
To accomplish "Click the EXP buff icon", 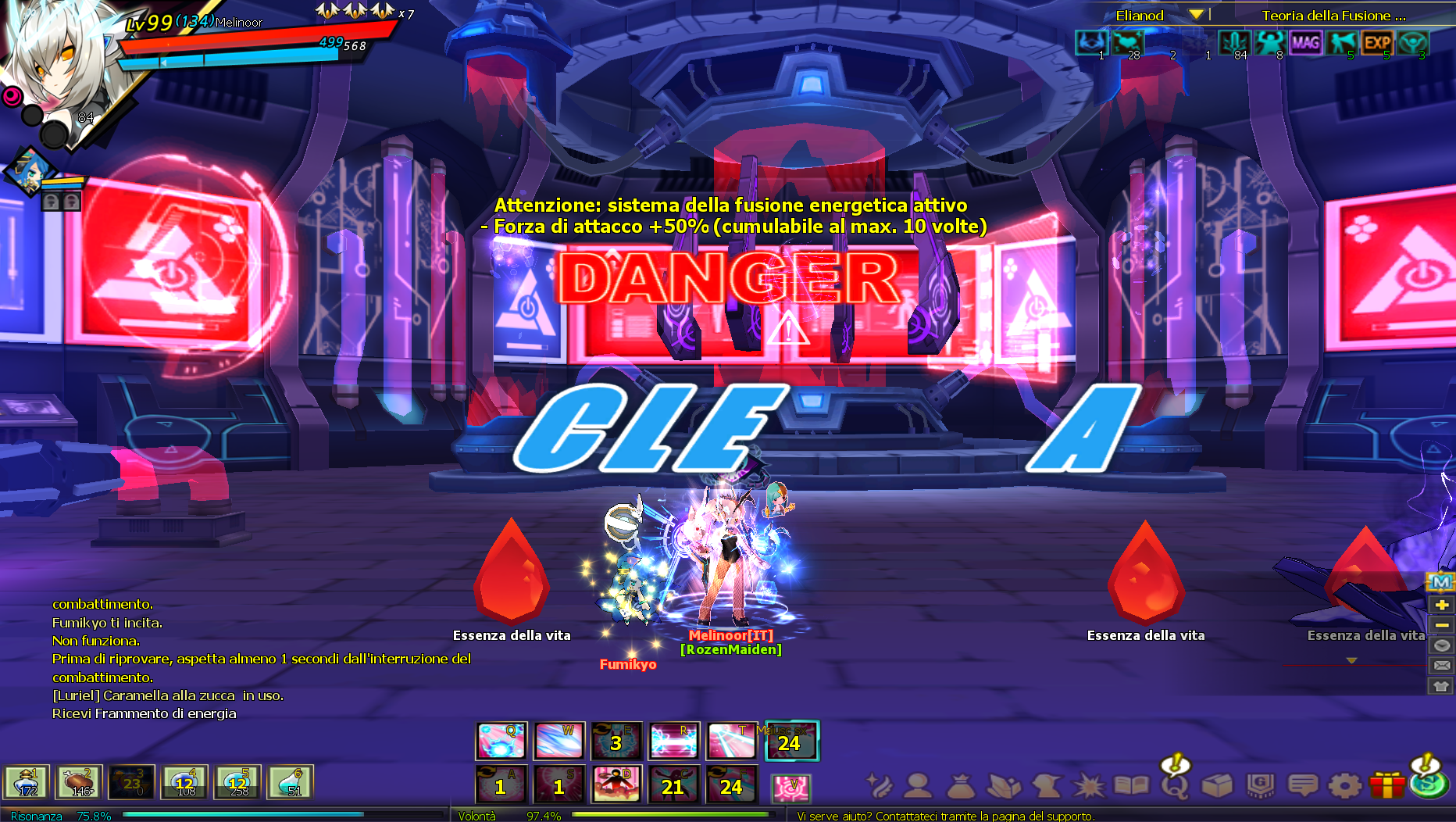I will 1377,43.
